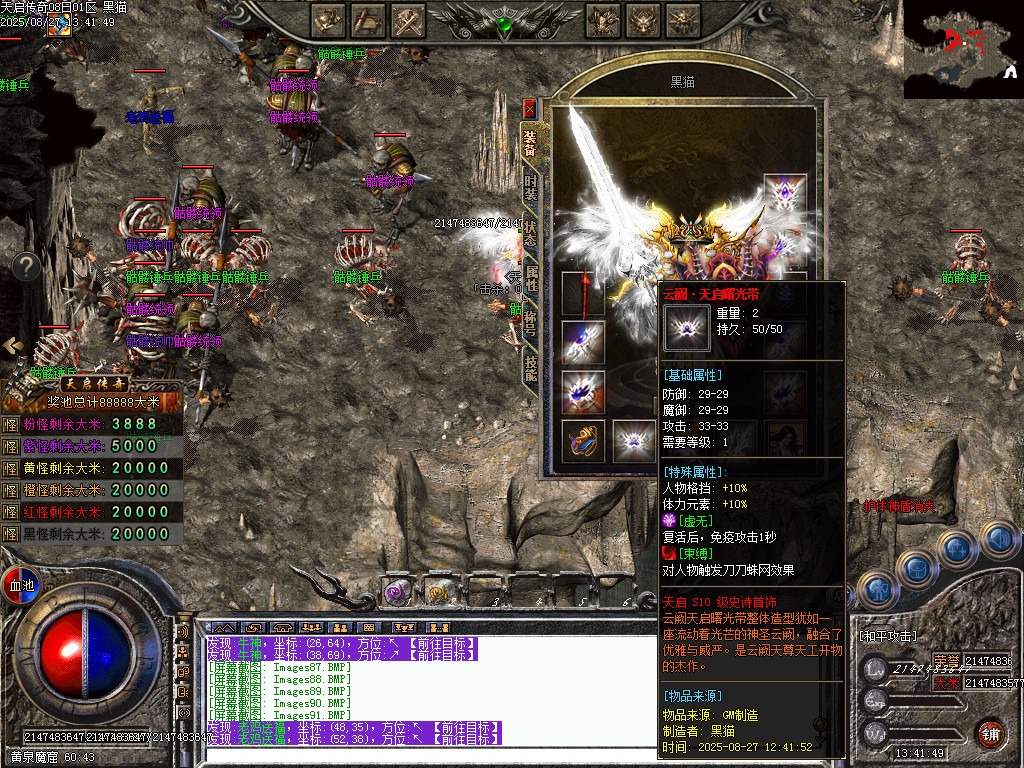Viewport: 1024px width, 768px height.
Task: Click the 血池 (blood pool) button
Action: point(21,584)
